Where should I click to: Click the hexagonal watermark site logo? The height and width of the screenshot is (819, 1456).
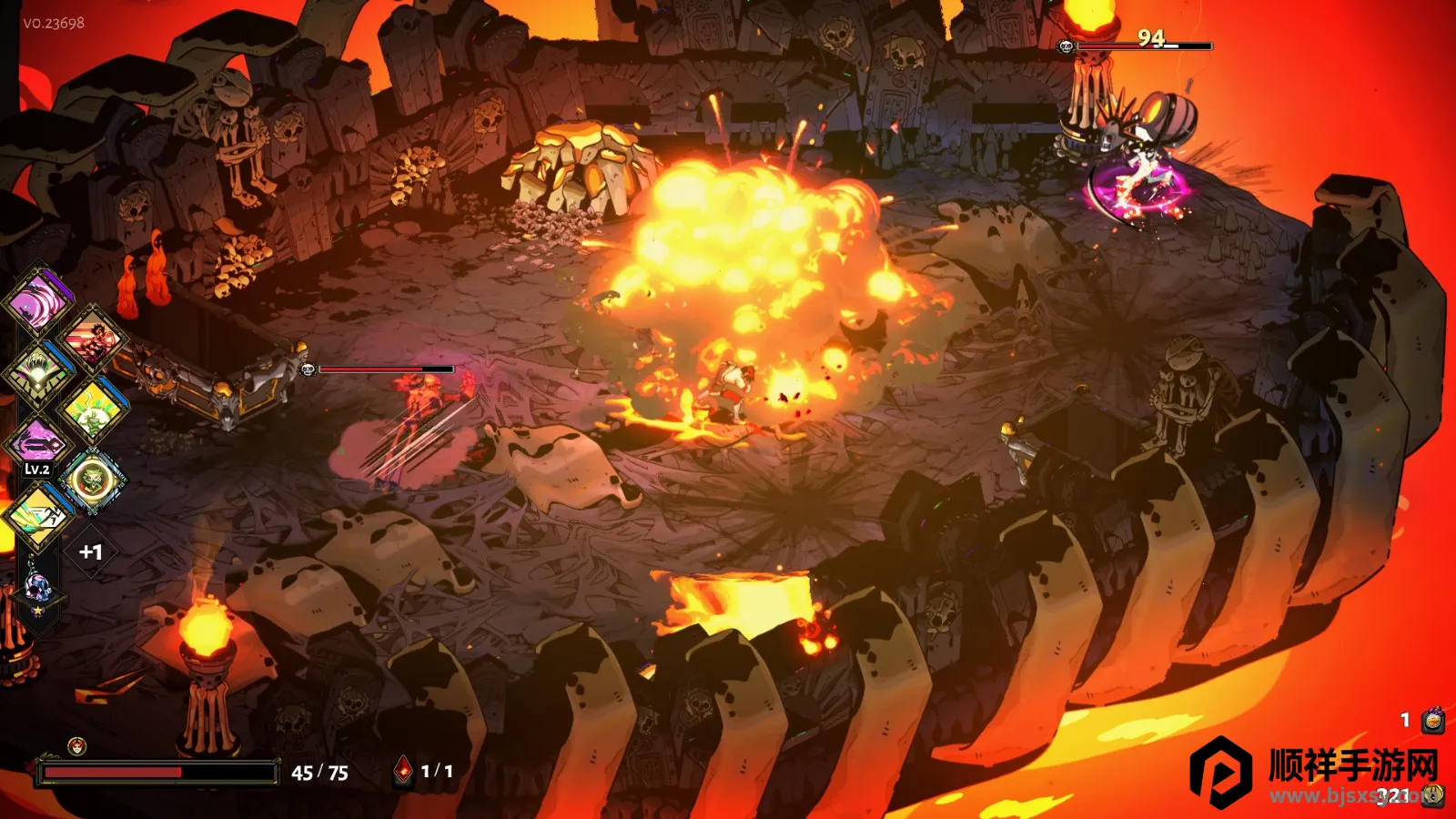tap(1221, 772)
